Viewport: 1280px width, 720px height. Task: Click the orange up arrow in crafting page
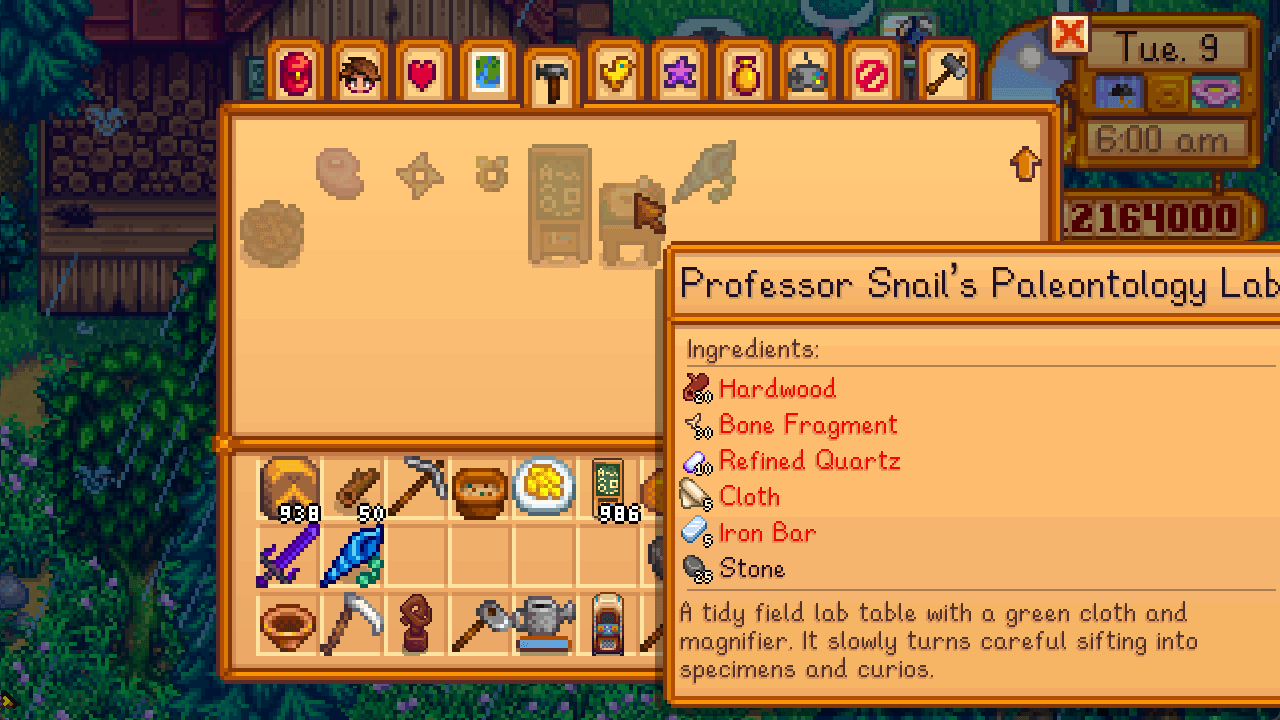coord(1026,163)
